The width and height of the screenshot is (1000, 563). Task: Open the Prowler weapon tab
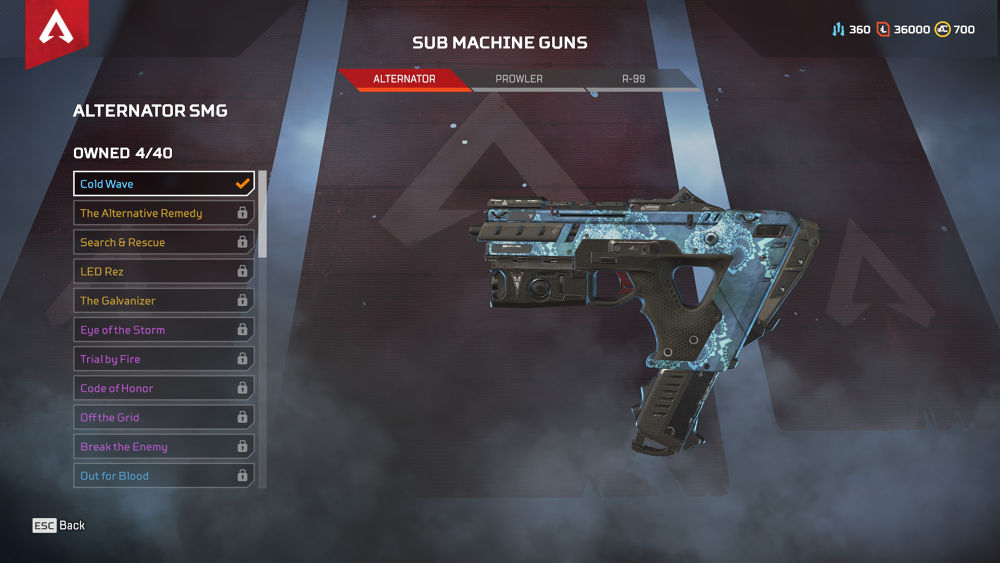click(519, 79)
